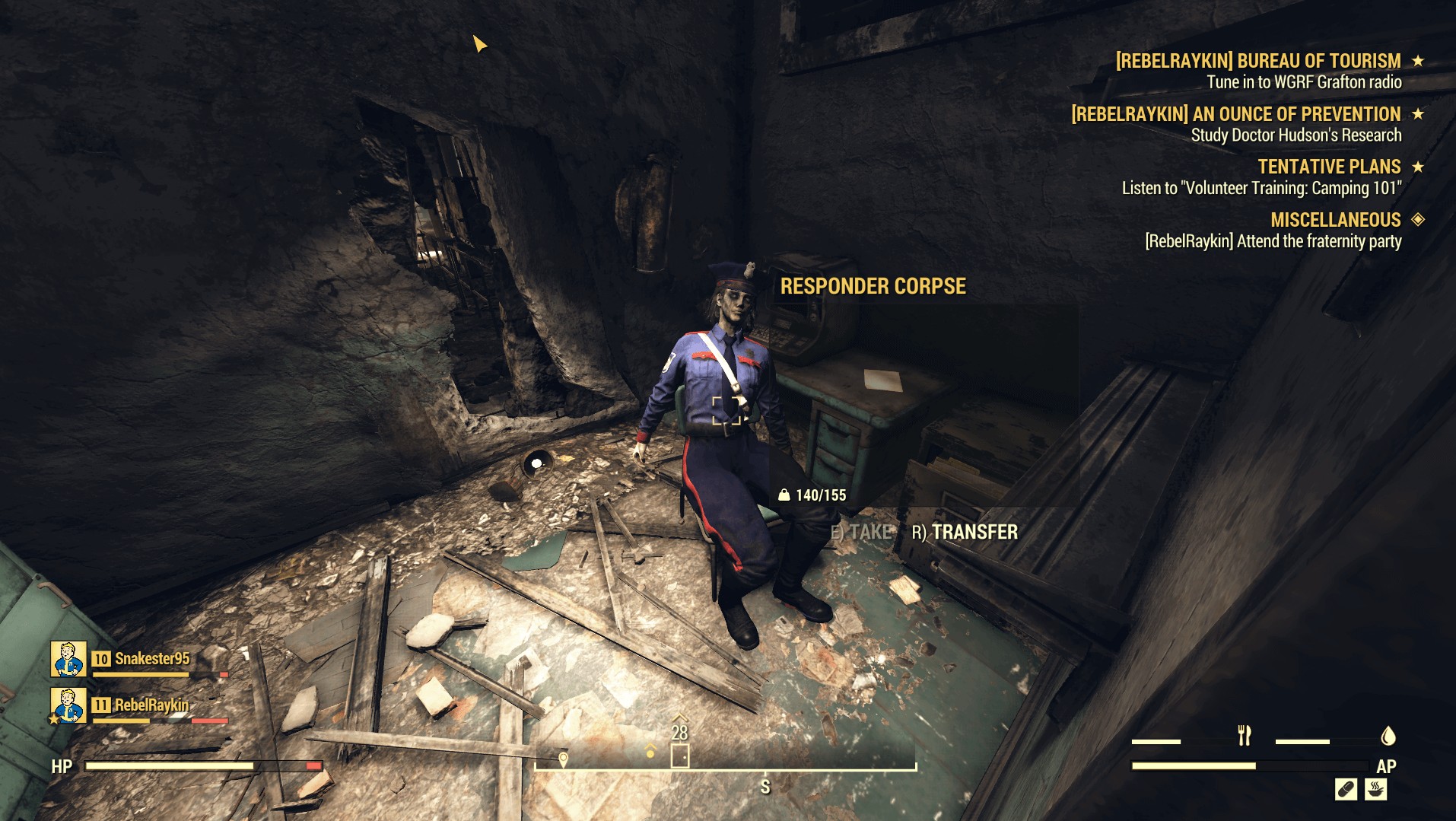Click RebelRaykin's team portrait

[x=68, y=705]
